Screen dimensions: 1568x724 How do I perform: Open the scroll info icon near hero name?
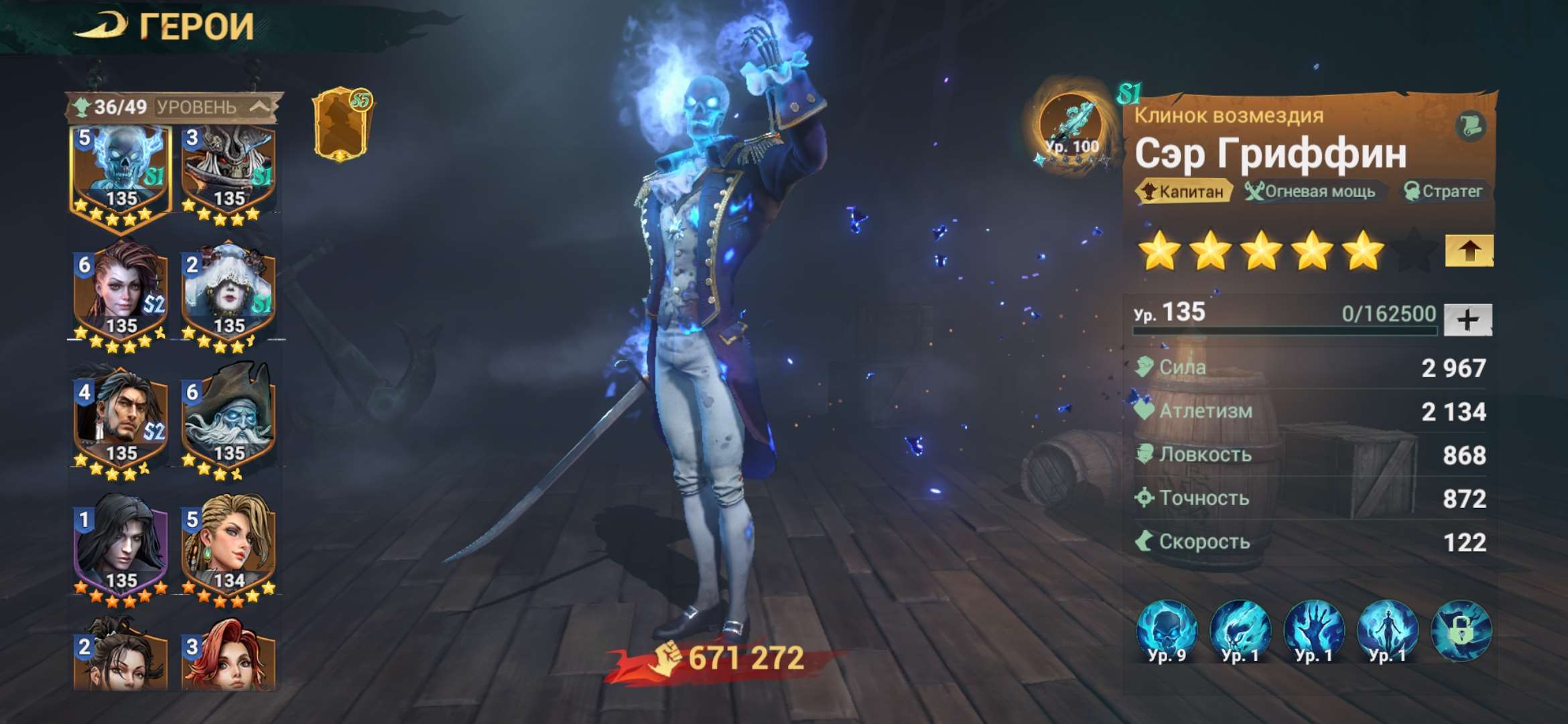click(1471, 125)
